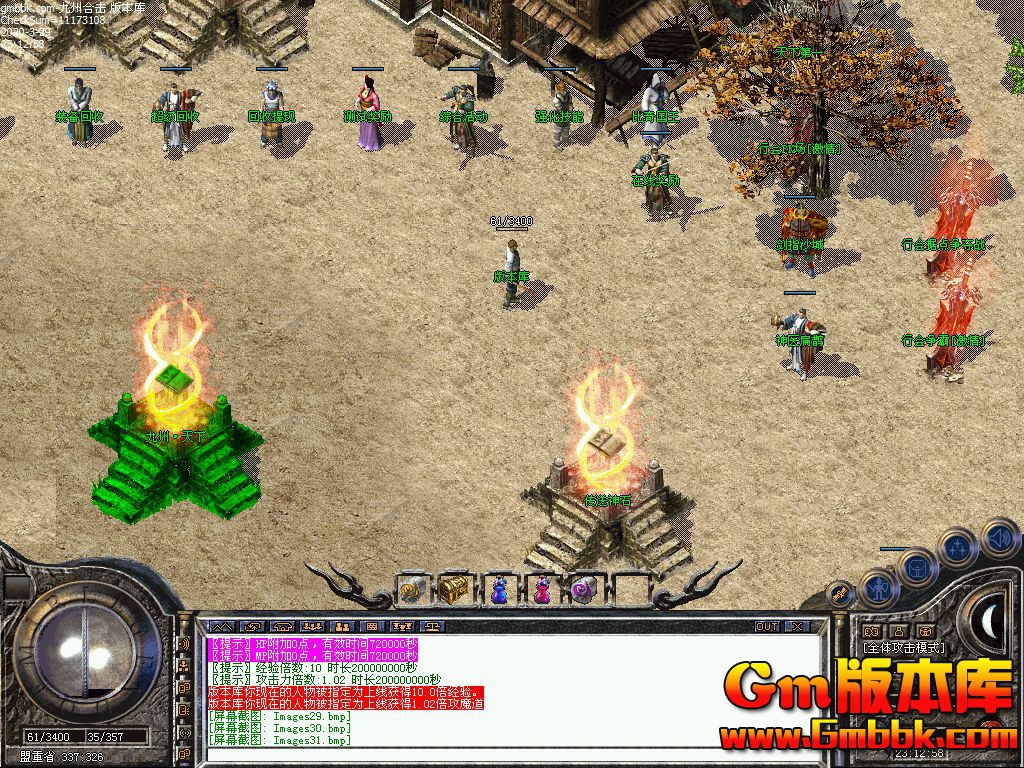This screenshot has width=1024, height=768.
Task: Switch the 全体攻击模式 attack mode label
Action: point(903,648)
